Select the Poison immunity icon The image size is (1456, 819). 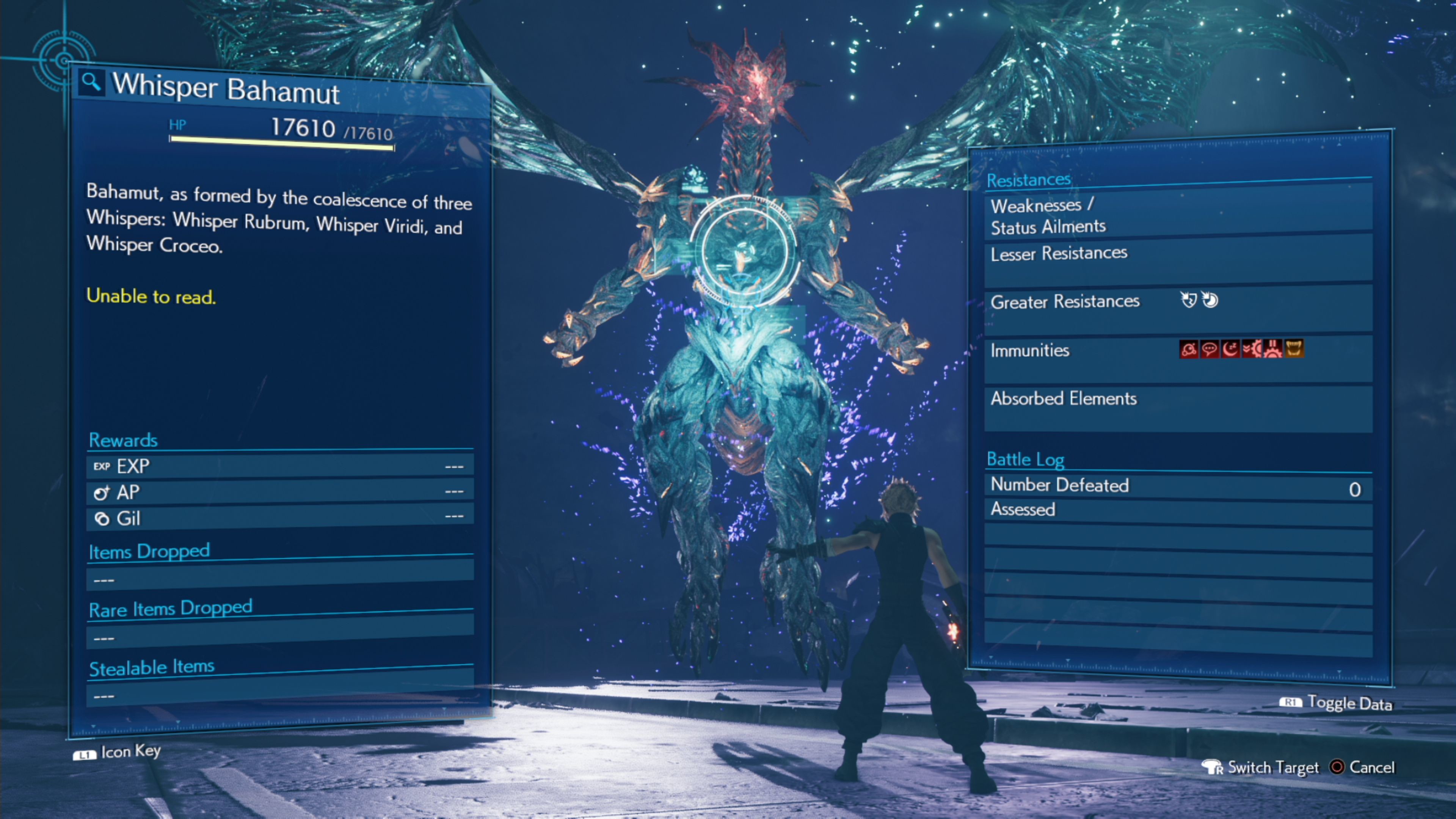1189,349
